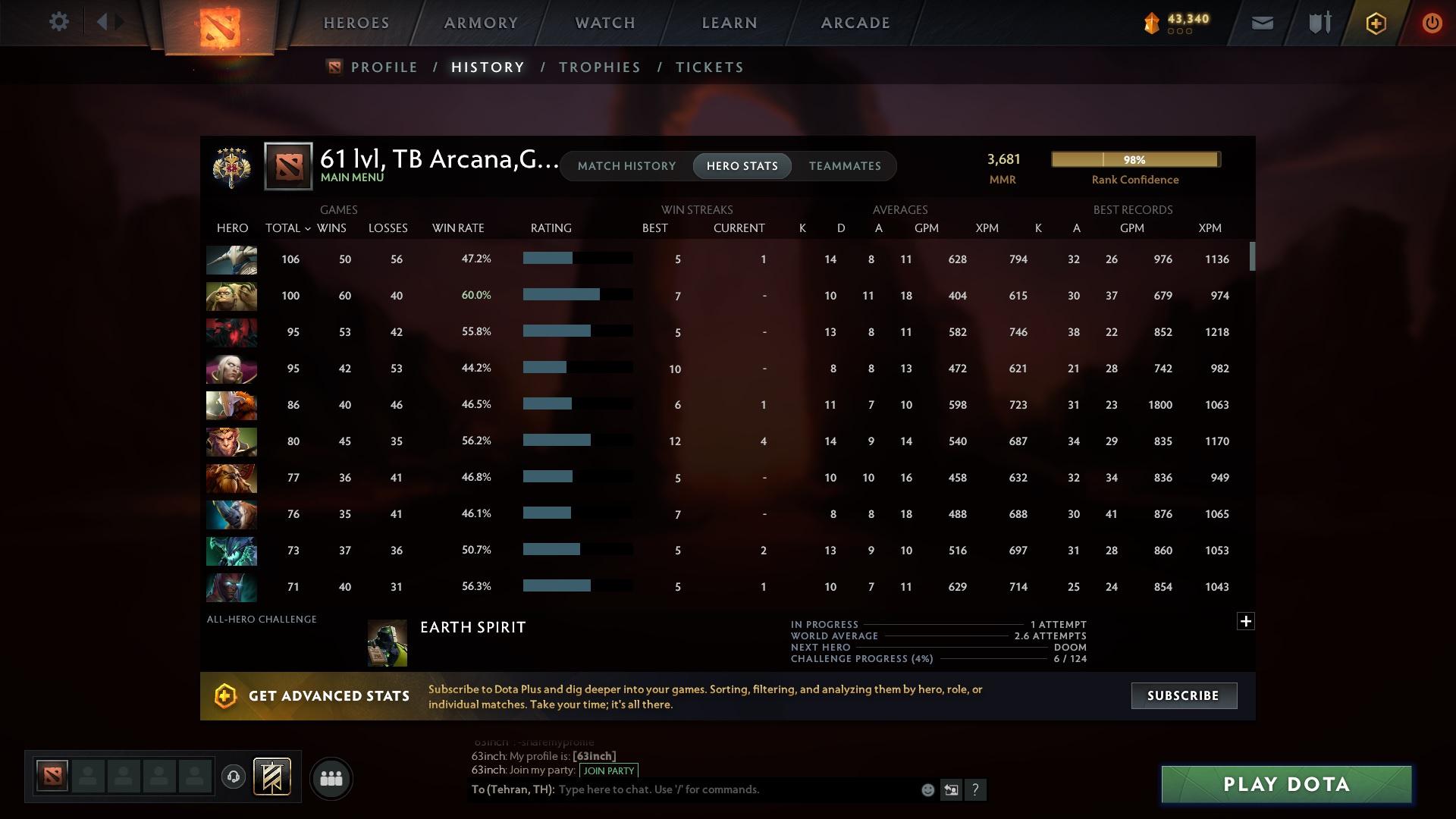Click 63inch's JOIN PARTY link
Viewport: 1456px width, 819px height.
coord(607,770)
